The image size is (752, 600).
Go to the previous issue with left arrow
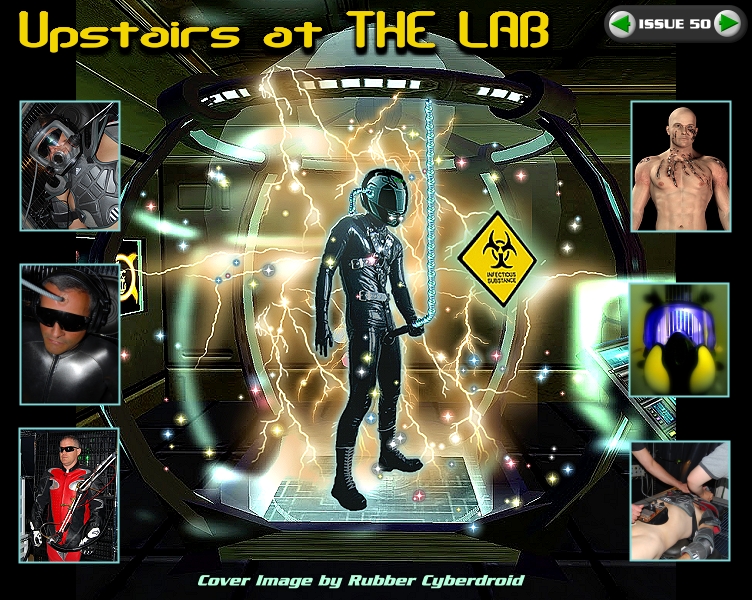coord(621,23)
